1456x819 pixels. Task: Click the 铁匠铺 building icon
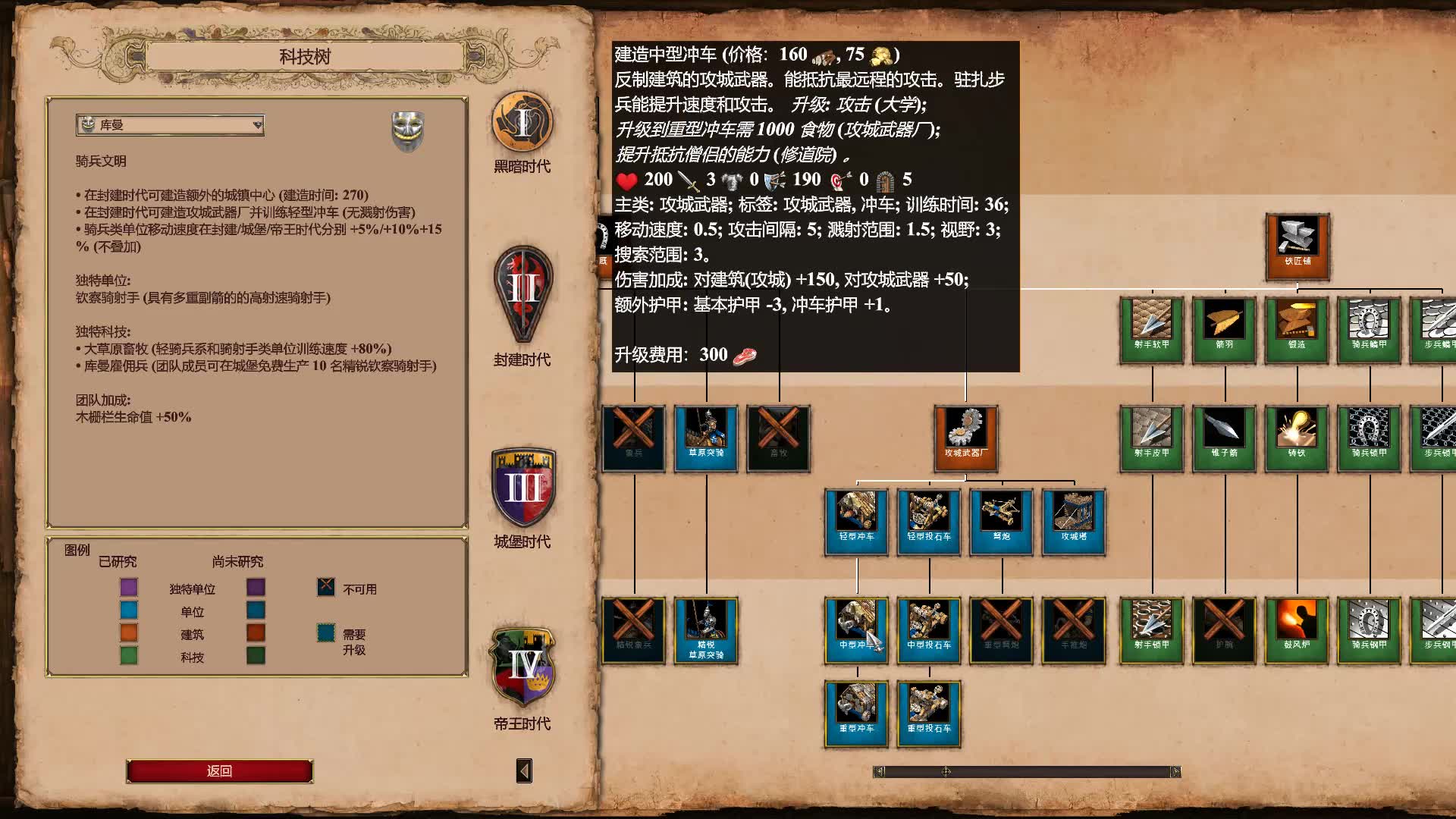(1297, 245)
